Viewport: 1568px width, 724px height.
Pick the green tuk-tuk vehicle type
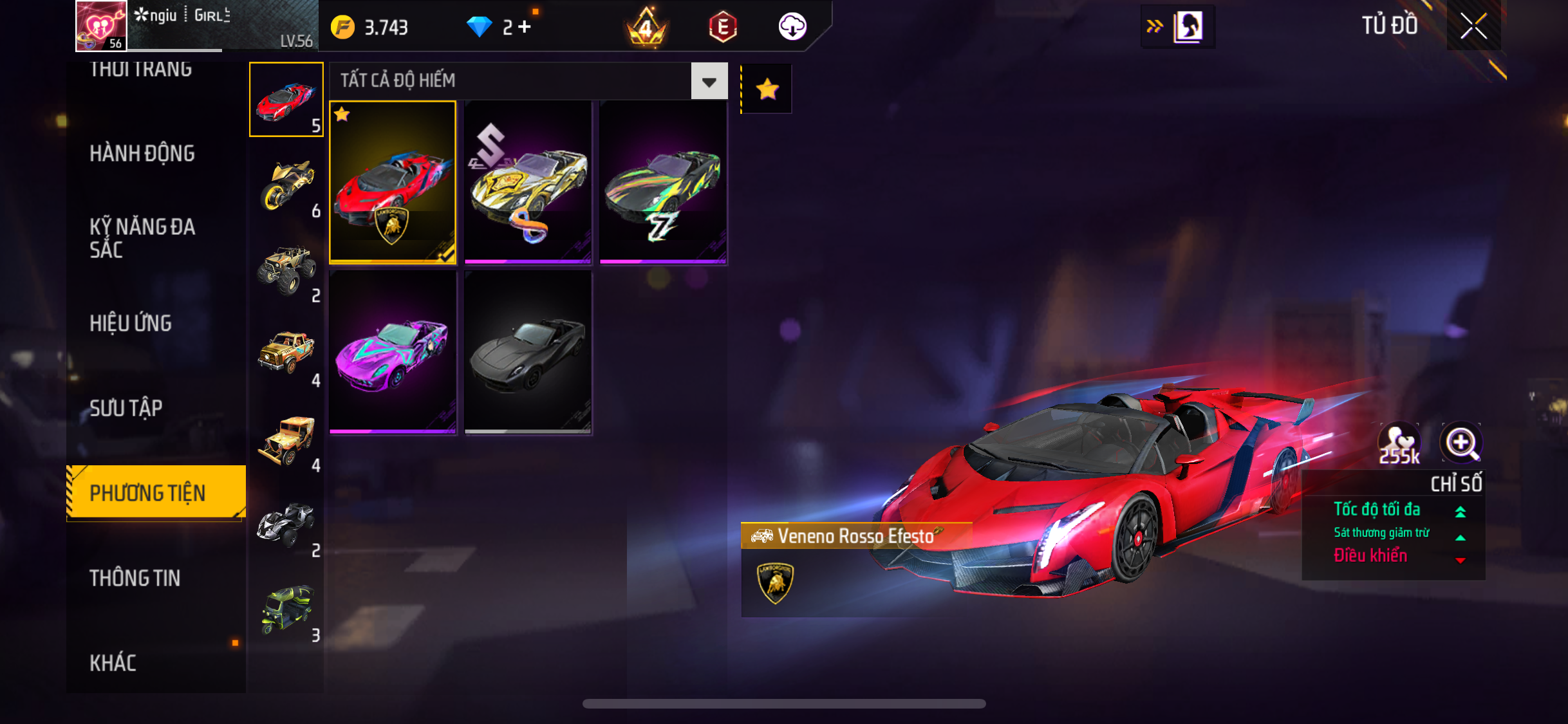point(286,610)
